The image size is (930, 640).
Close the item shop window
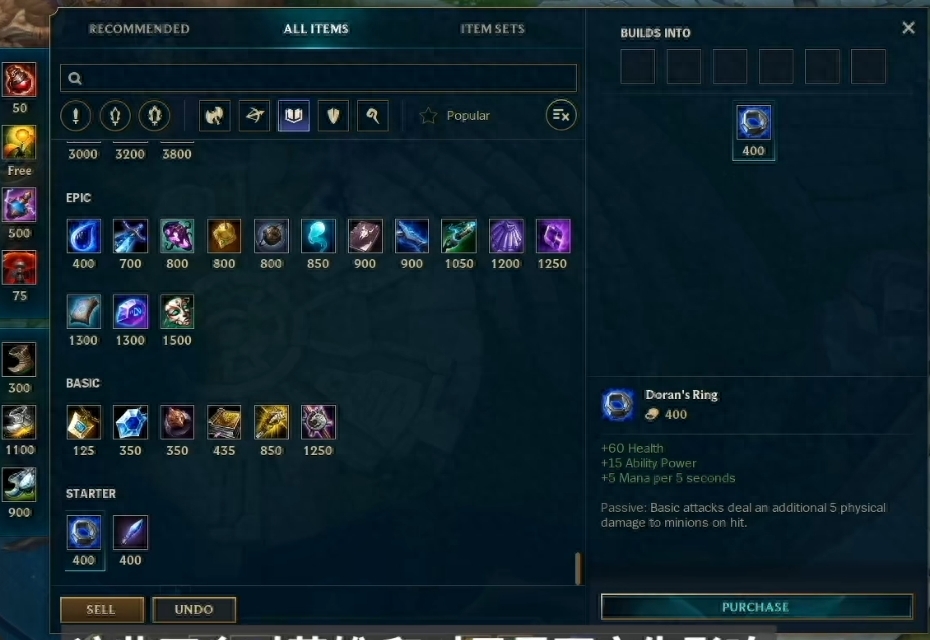coord(908,28)
